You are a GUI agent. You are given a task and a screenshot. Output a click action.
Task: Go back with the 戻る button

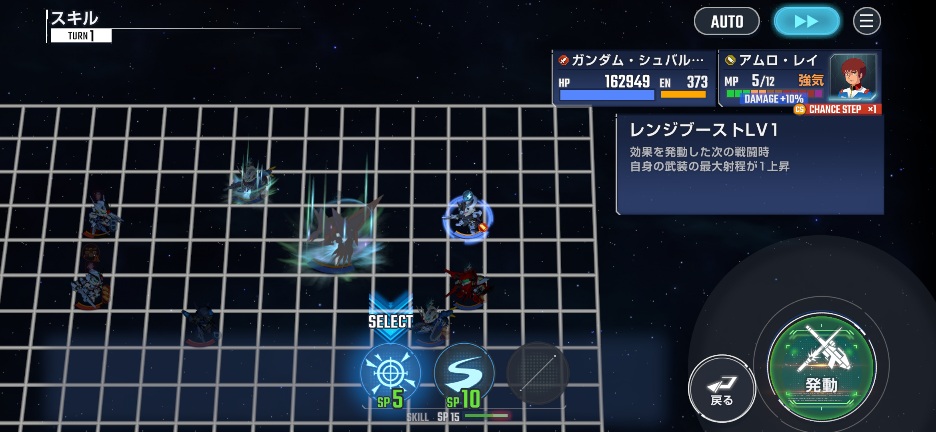tap(722, 386)
